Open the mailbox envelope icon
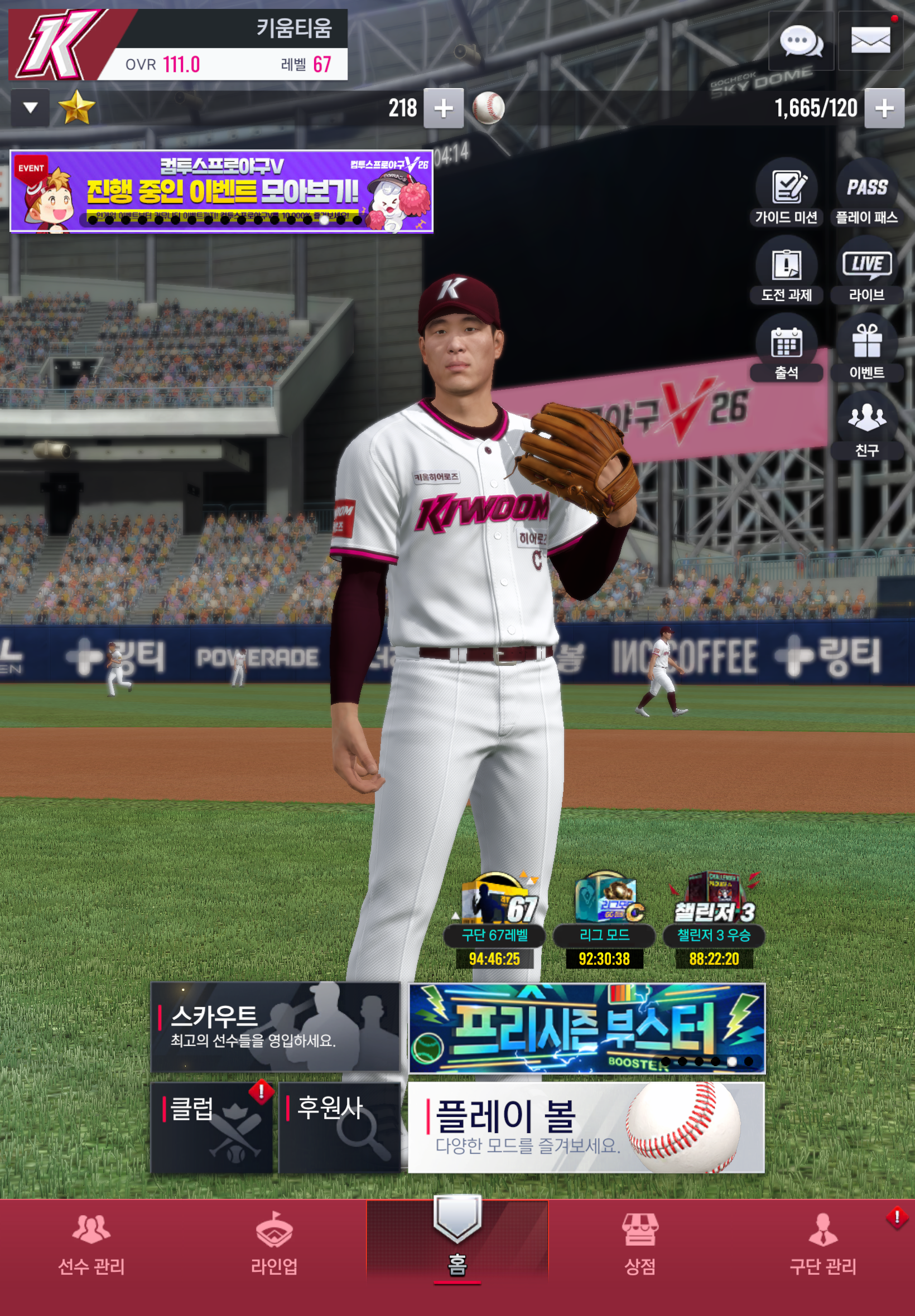Screen dimensions: 915x1316 pyautogui.click(x=870, y=41)
